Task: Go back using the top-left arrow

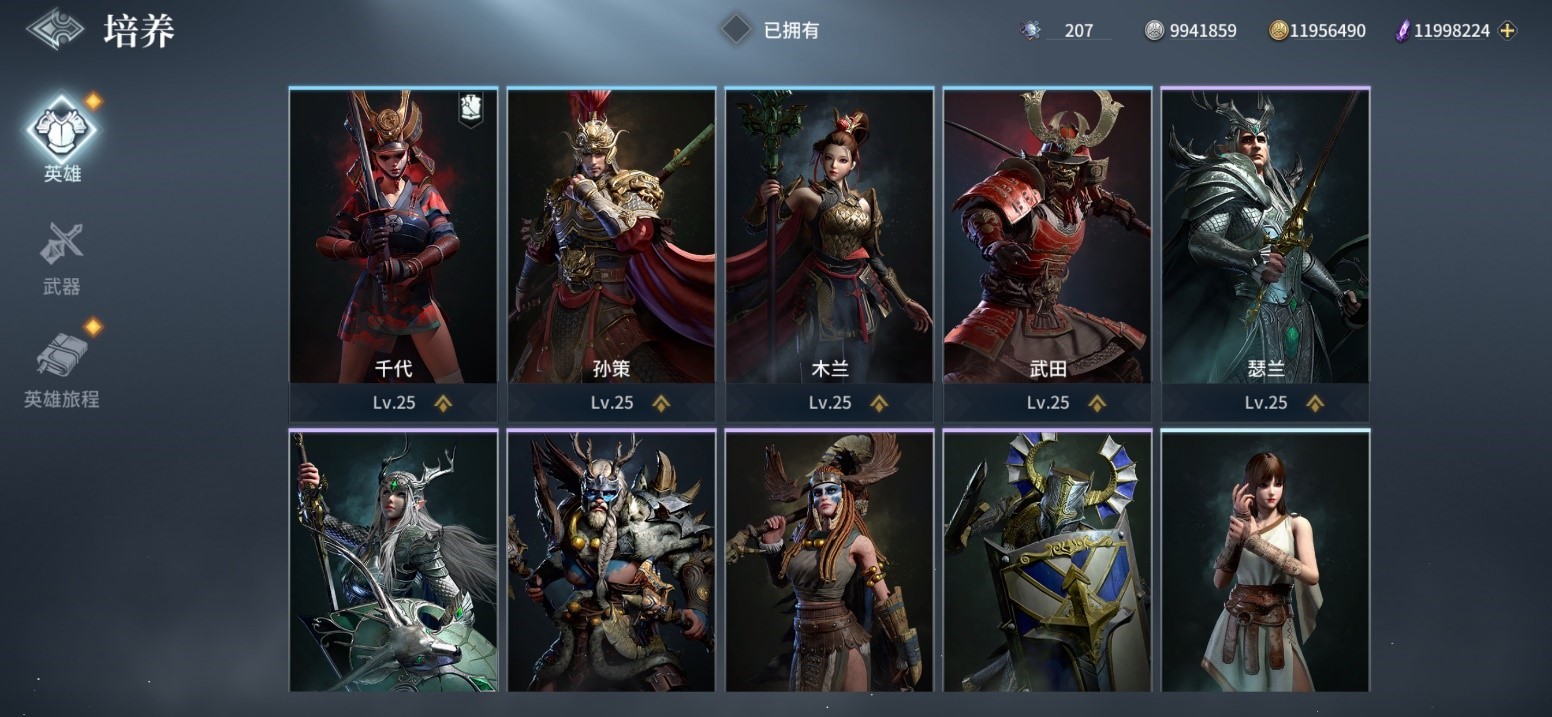Action: click(55, 29)
